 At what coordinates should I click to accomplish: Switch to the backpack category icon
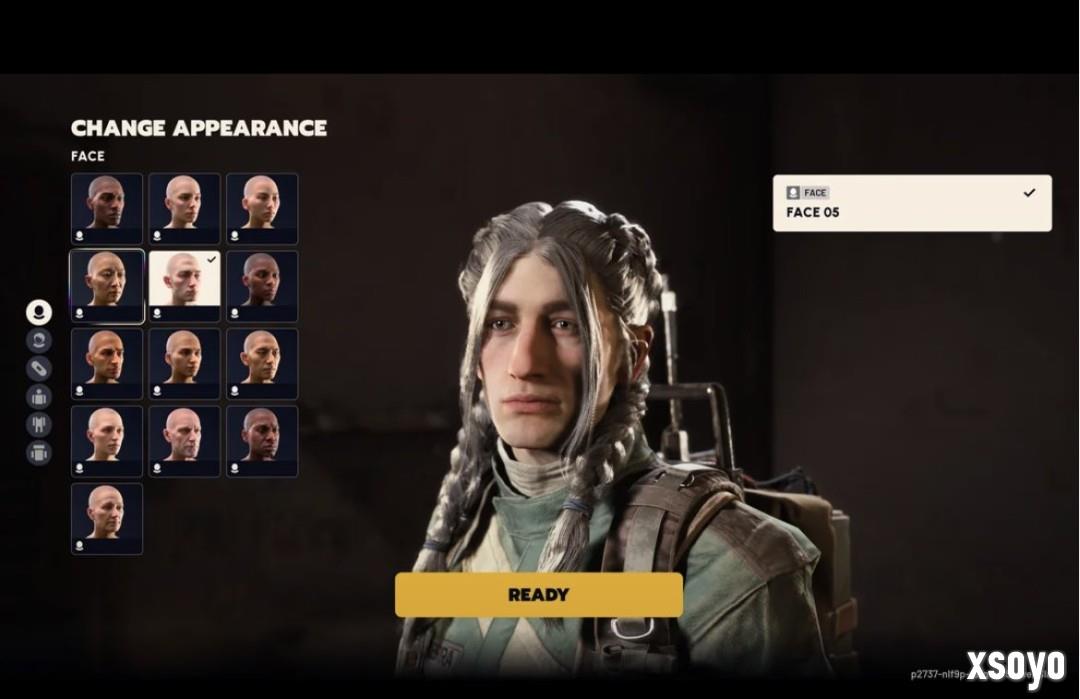(39, 452)
